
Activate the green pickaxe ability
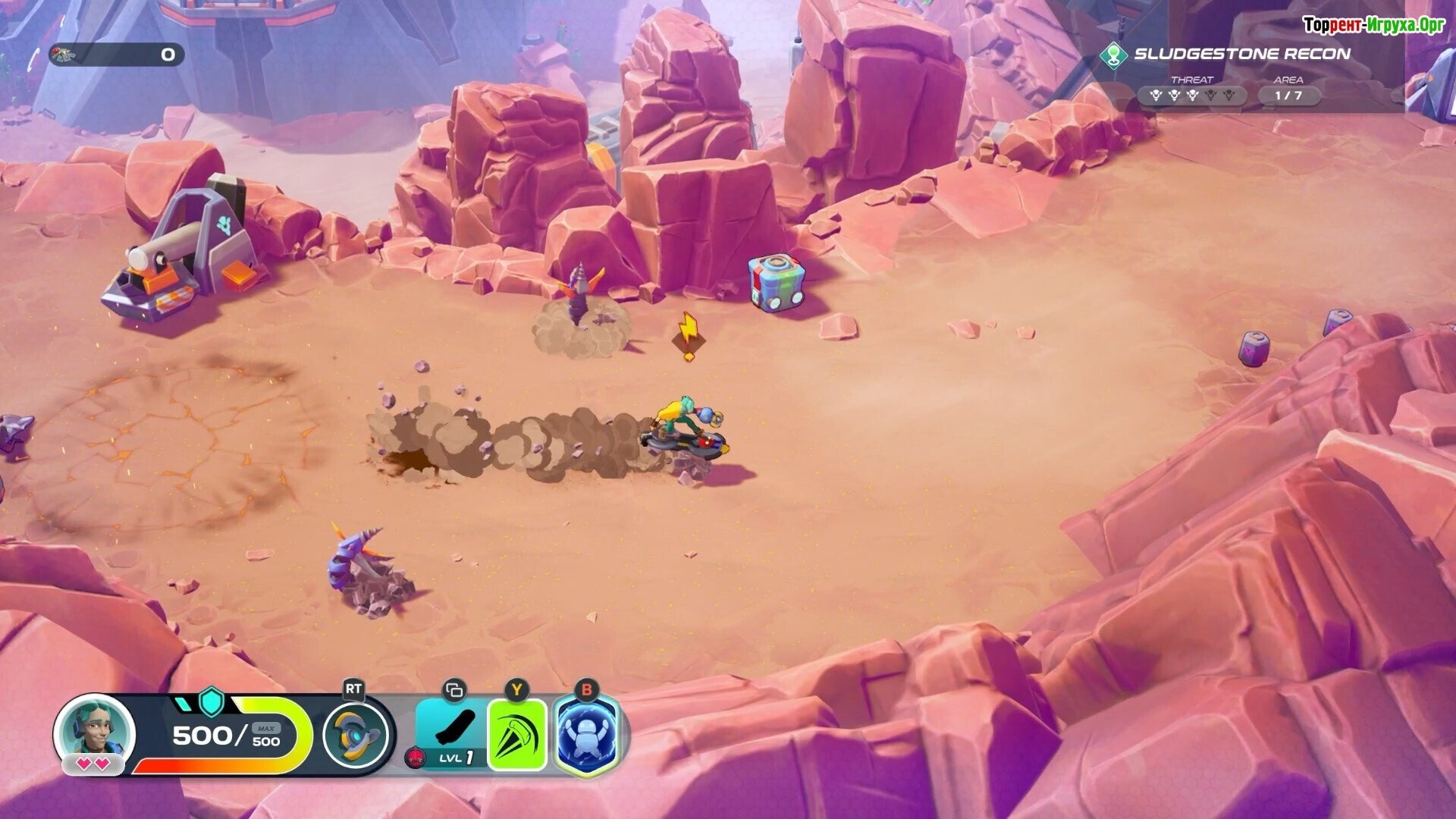[x=517, y=734]
